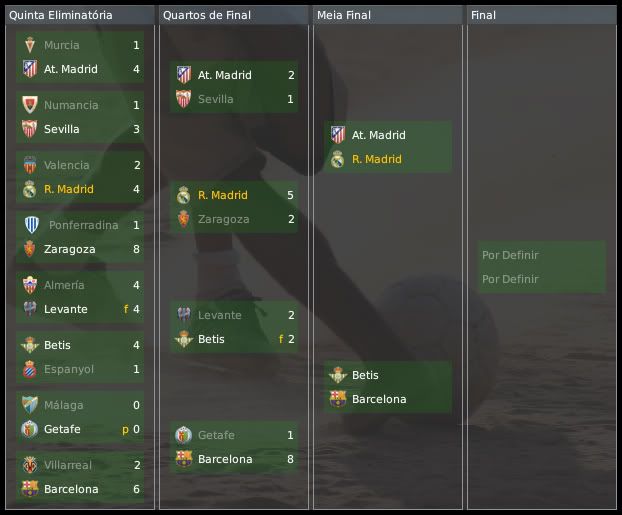Select Sevilla in the Quartos de Final tie

215,99
